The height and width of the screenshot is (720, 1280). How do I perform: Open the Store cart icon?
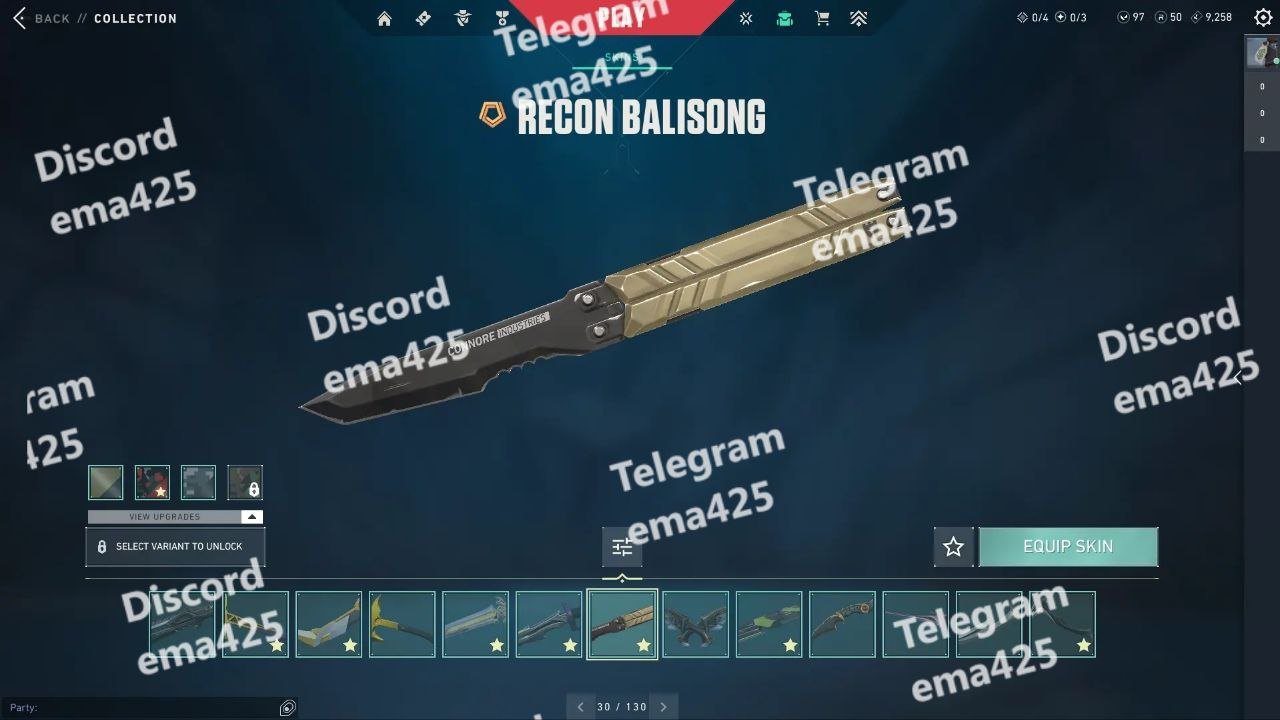pyautogui.click(x=822, y=18)
